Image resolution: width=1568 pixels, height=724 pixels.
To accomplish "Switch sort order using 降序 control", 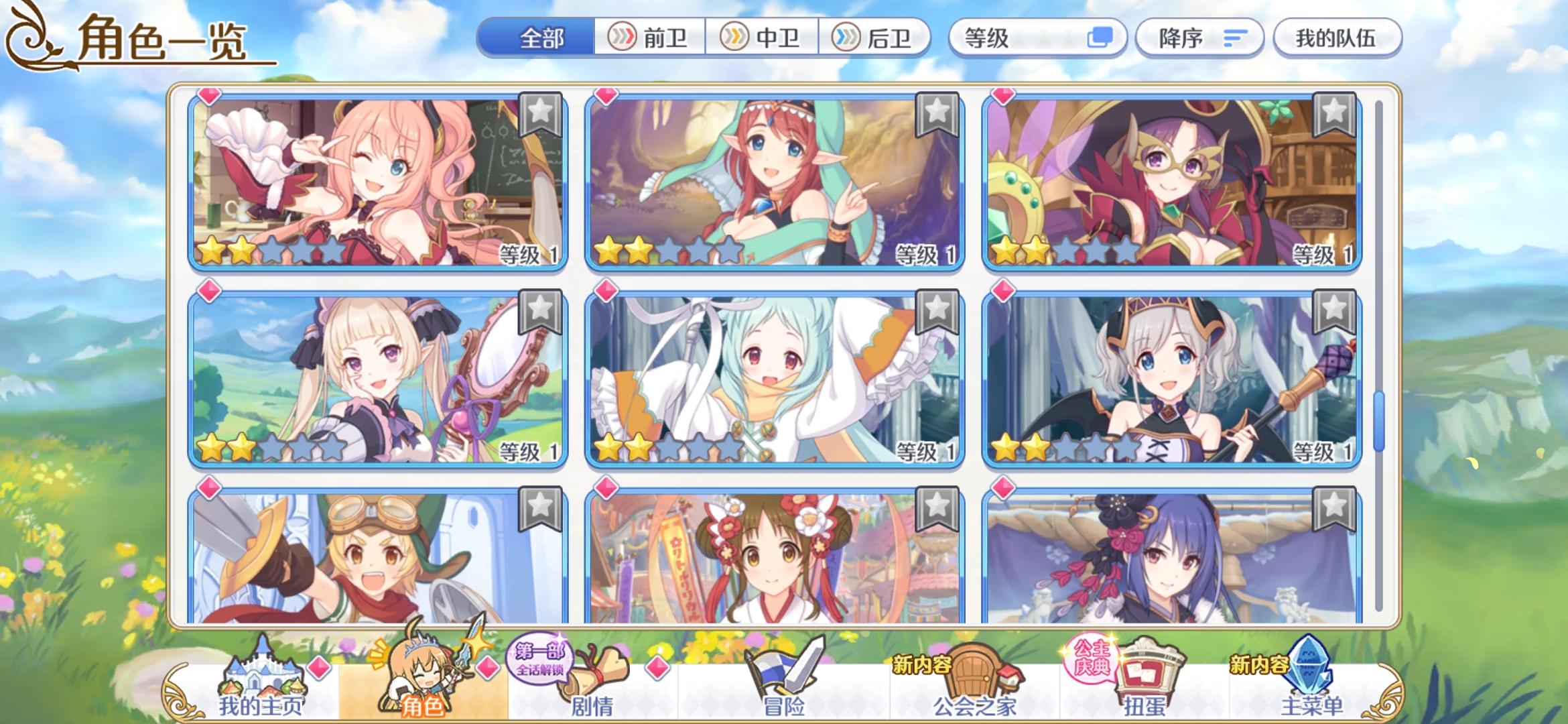I will (1198, 38).
